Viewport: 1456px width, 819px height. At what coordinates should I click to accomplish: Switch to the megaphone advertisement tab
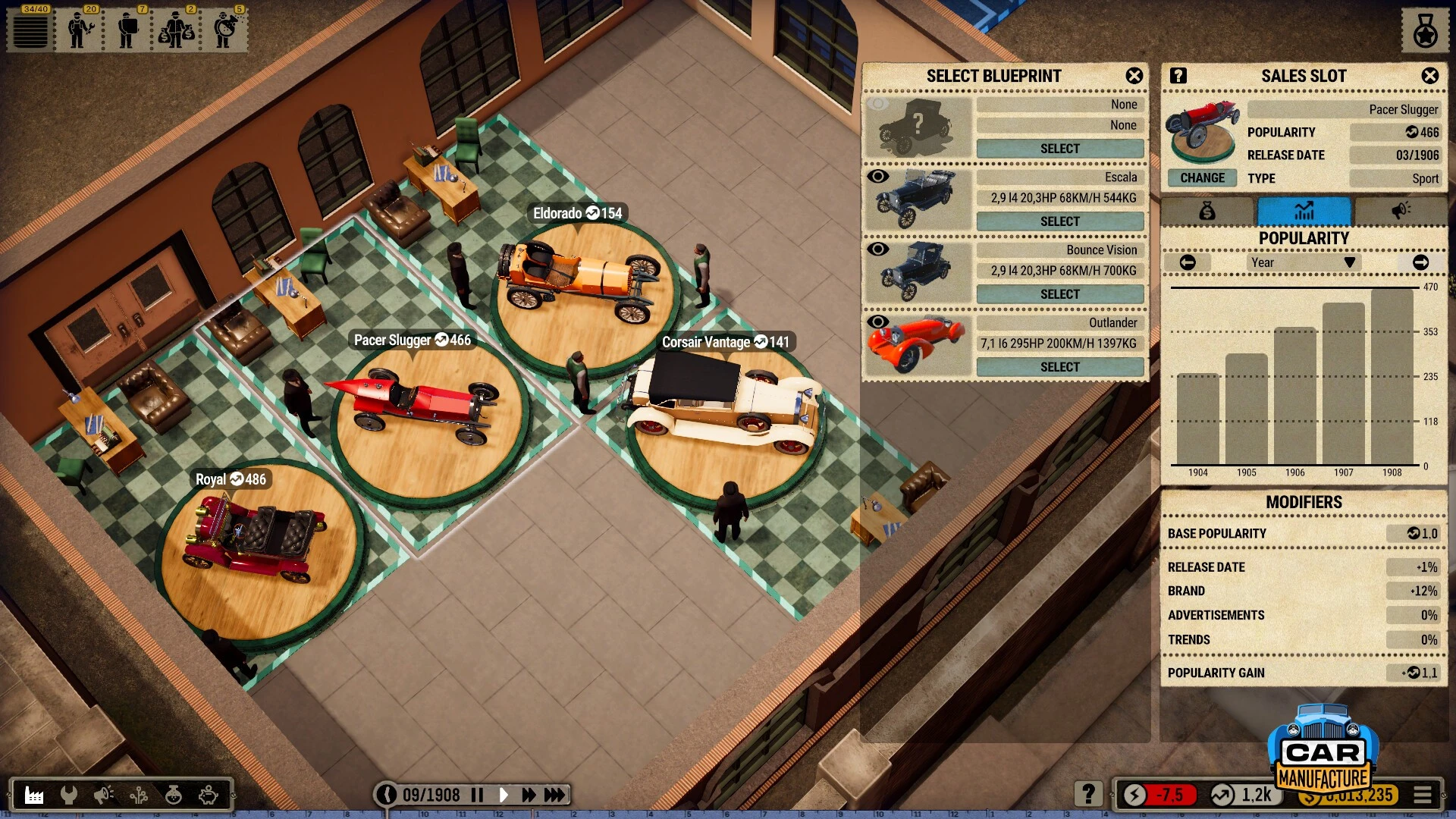coord(1400,211)
